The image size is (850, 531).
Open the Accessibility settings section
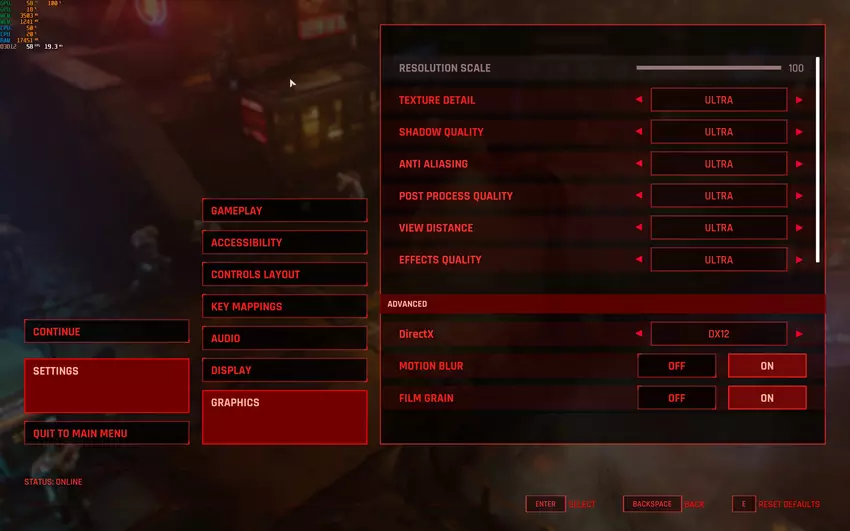284,243
